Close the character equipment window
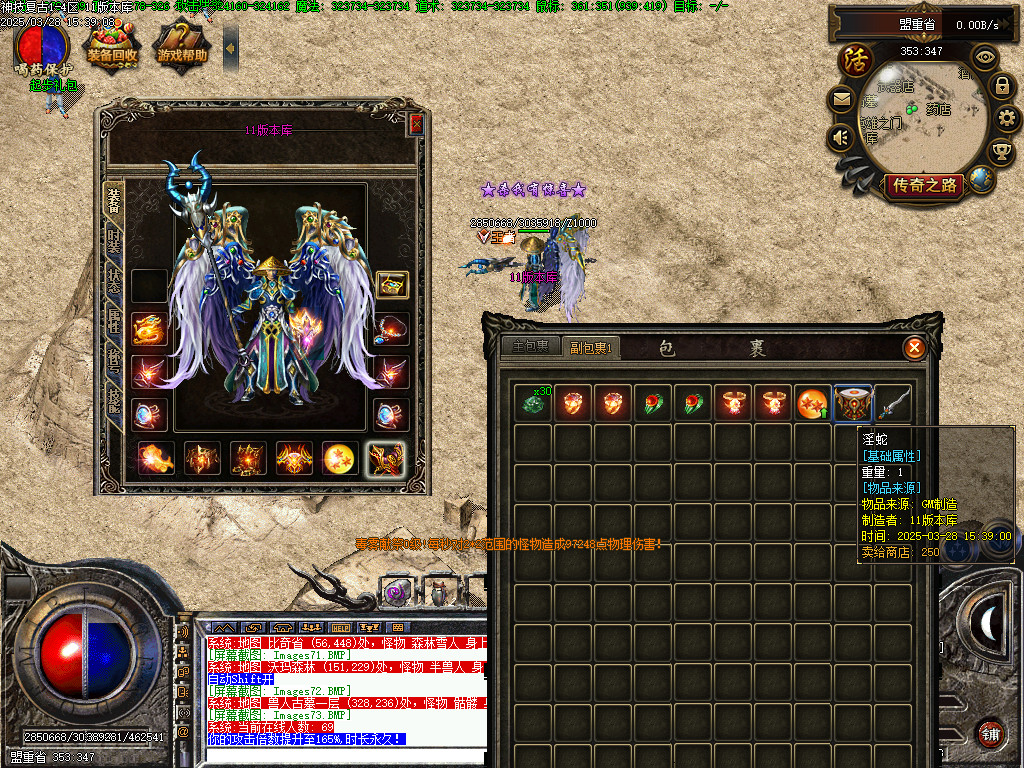 [416, 124]
